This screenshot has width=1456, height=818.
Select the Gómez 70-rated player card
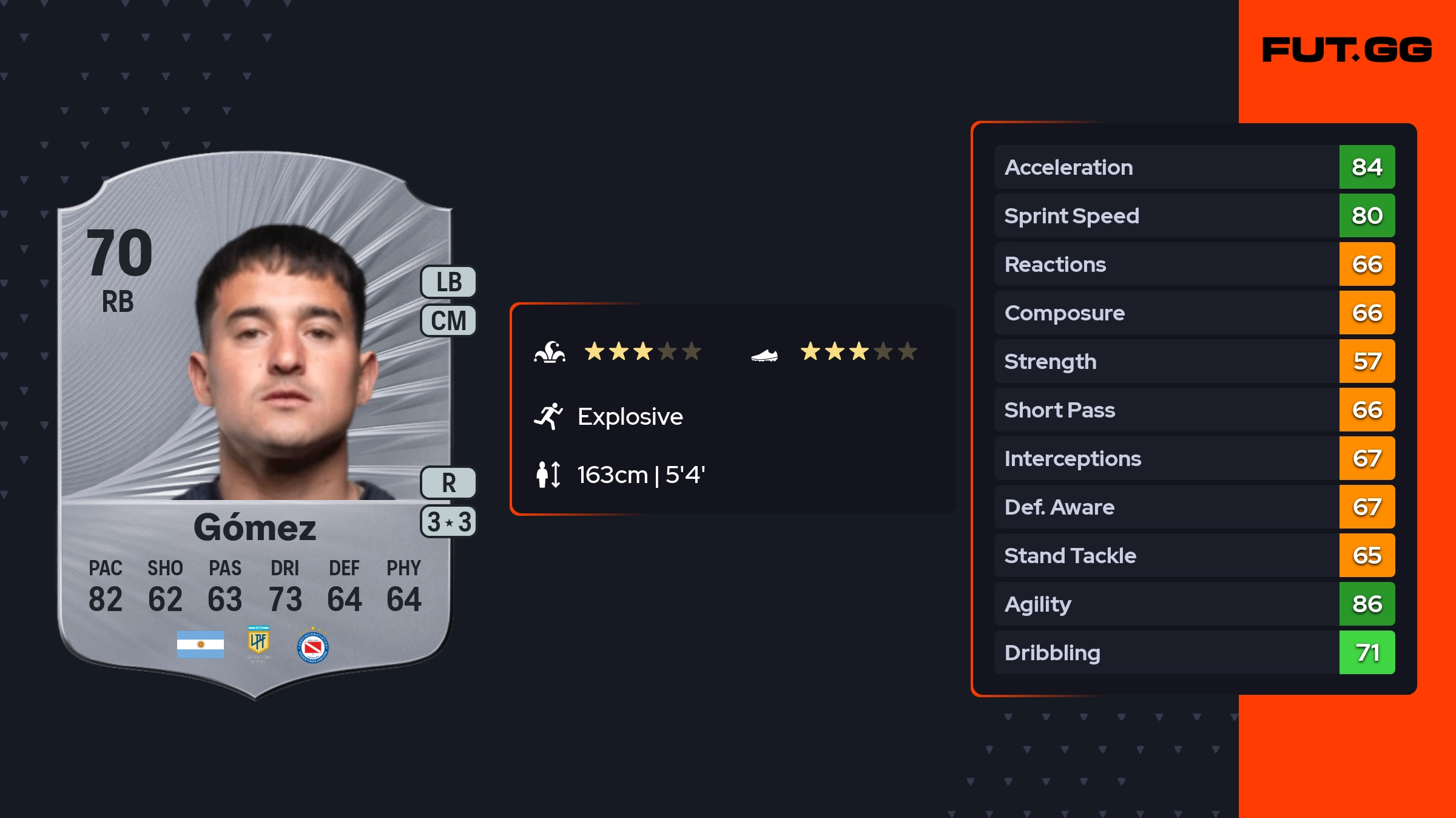(255, 425)
